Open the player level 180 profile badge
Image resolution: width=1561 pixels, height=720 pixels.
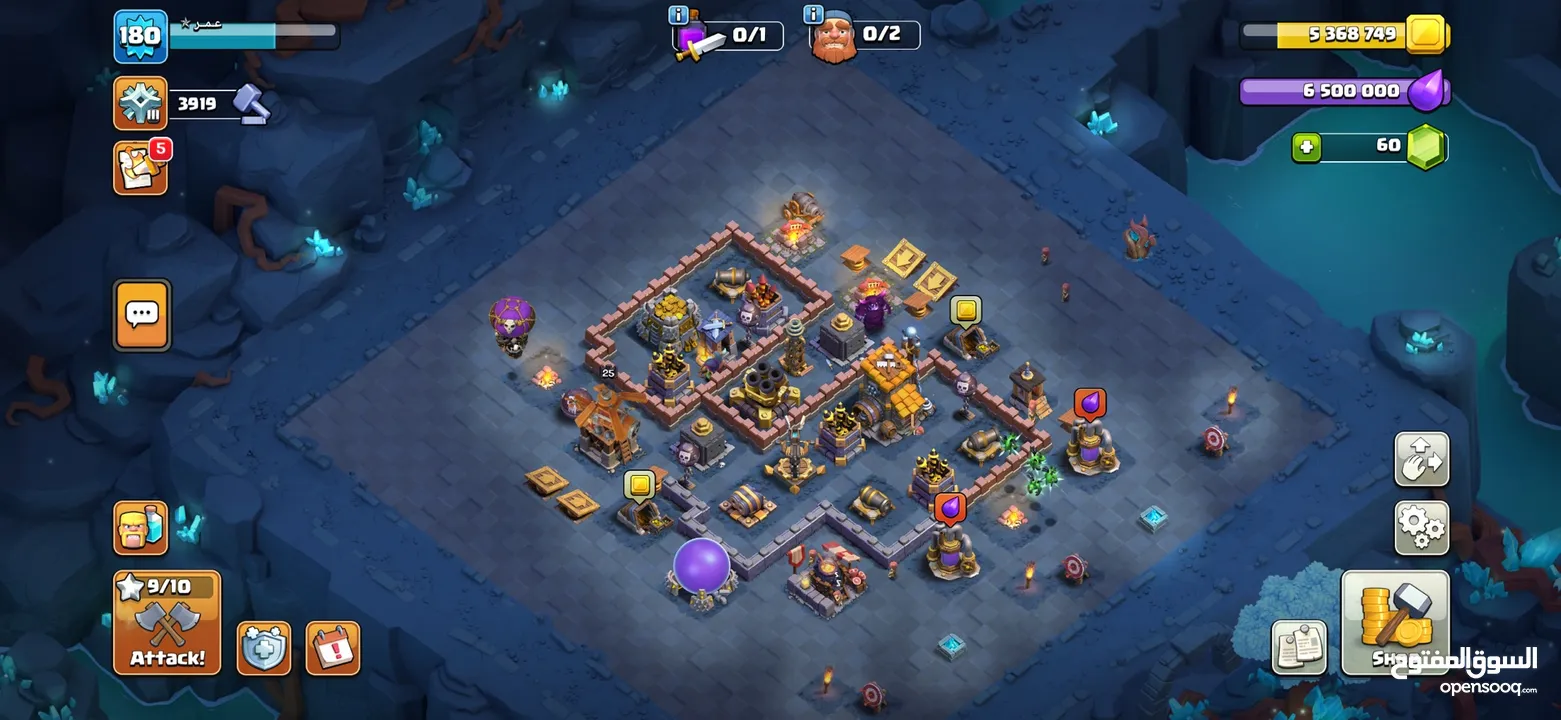pyautogui.click(x=140, y=37)
